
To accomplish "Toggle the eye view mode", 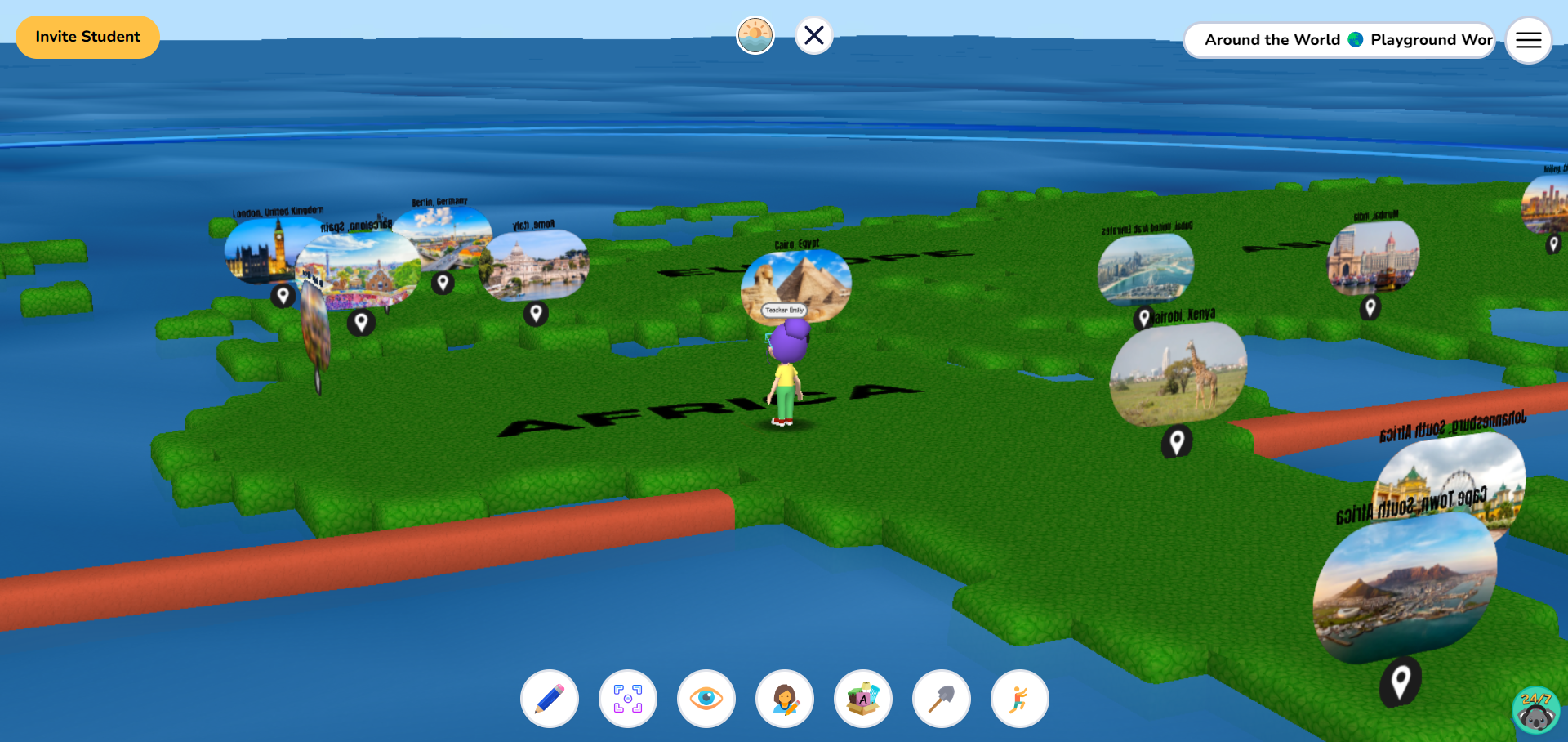I will click(706, 699).
